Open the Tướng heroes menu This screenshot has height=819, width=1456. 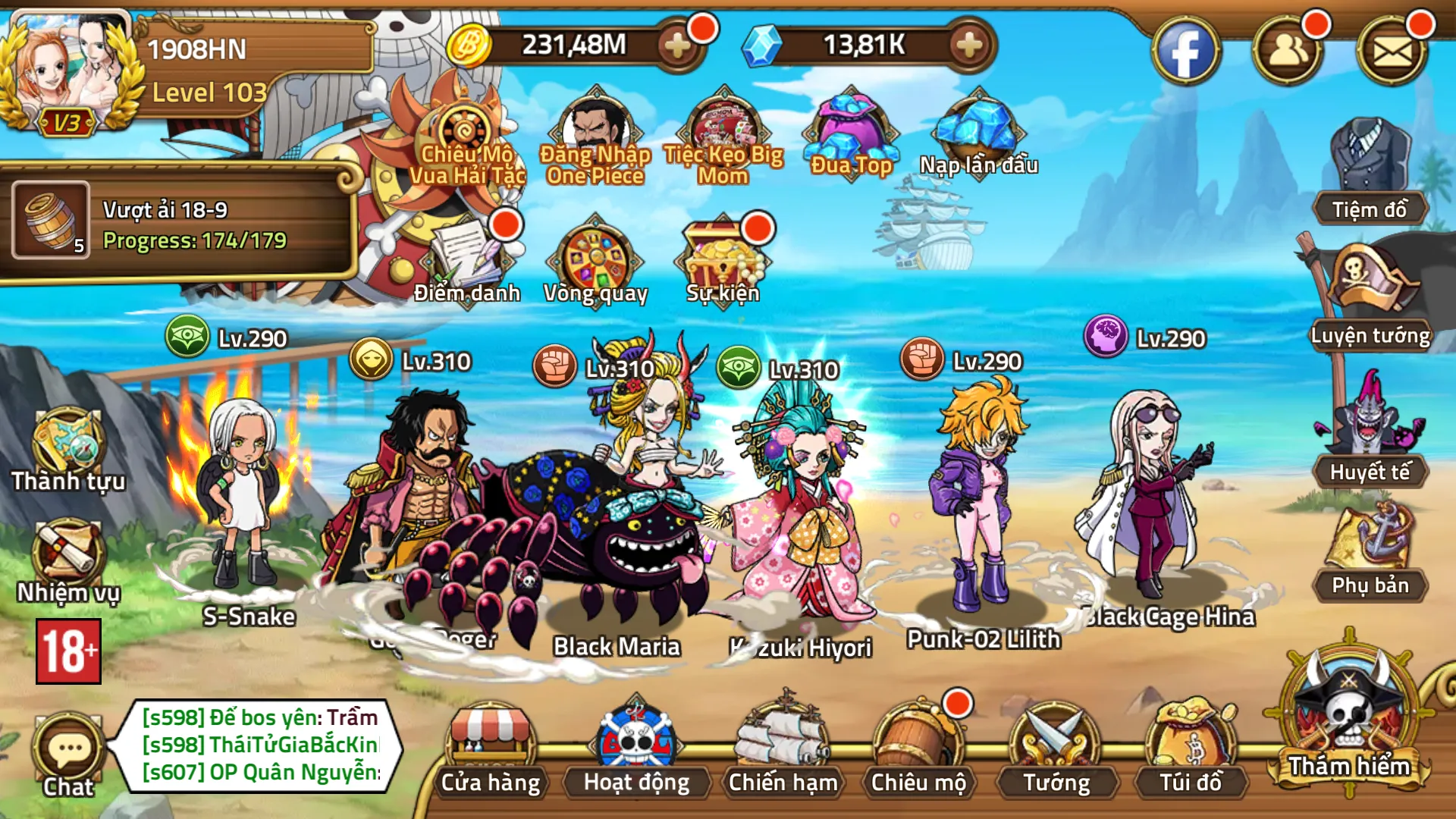(1056, 747)
